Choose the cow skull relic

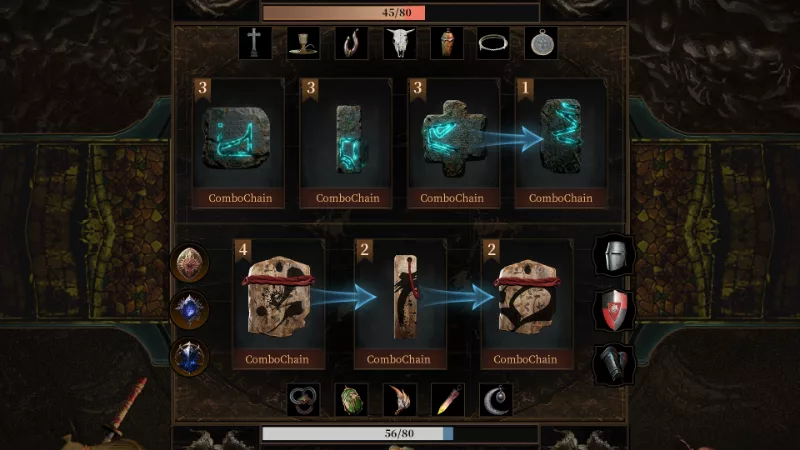[x=400, y=43]
